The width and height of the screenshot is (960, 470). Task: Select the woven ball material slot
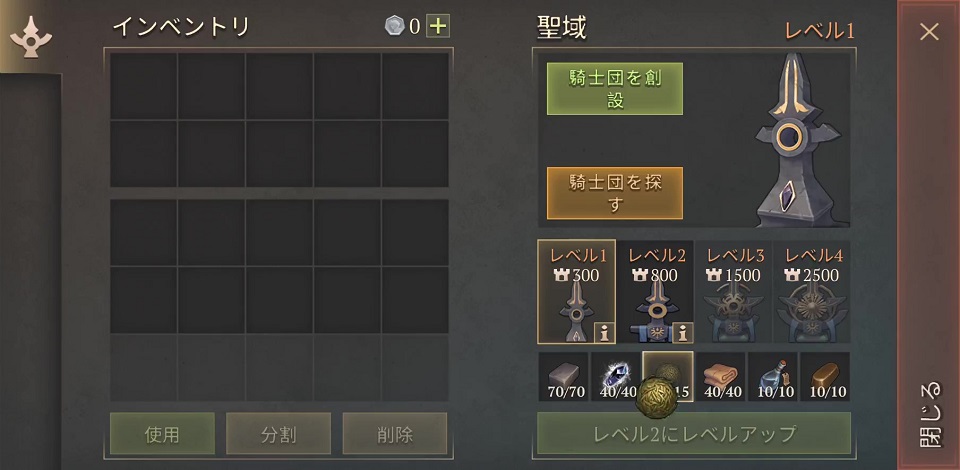[667, 376]
